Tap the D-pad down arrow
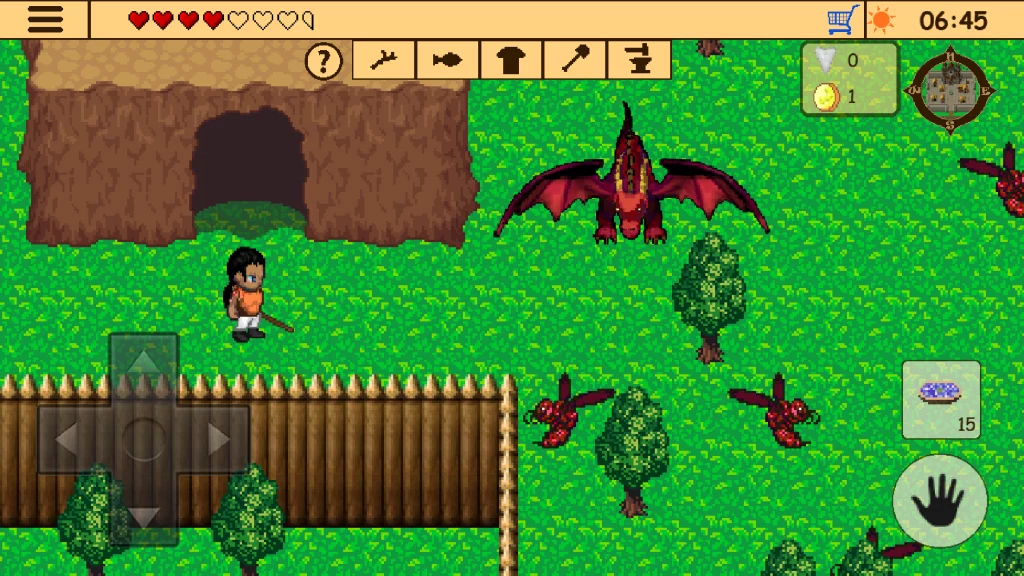This screenshot has width=1024, height=576. click(x=144, y=514)
